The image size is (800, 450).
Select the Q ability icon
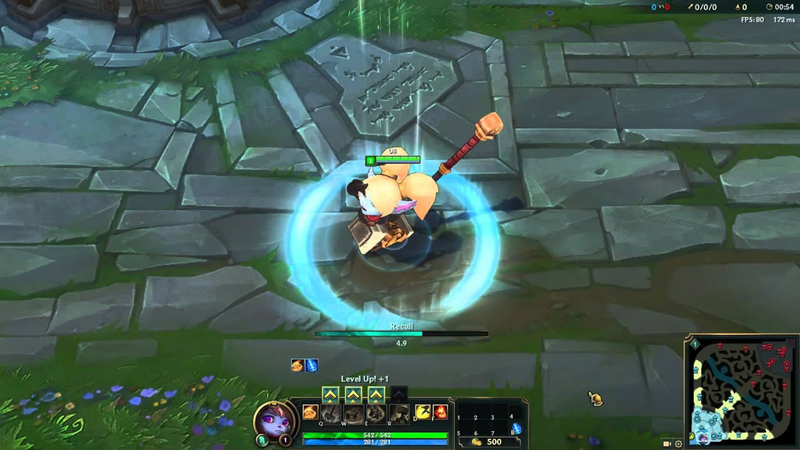[332, 414]
